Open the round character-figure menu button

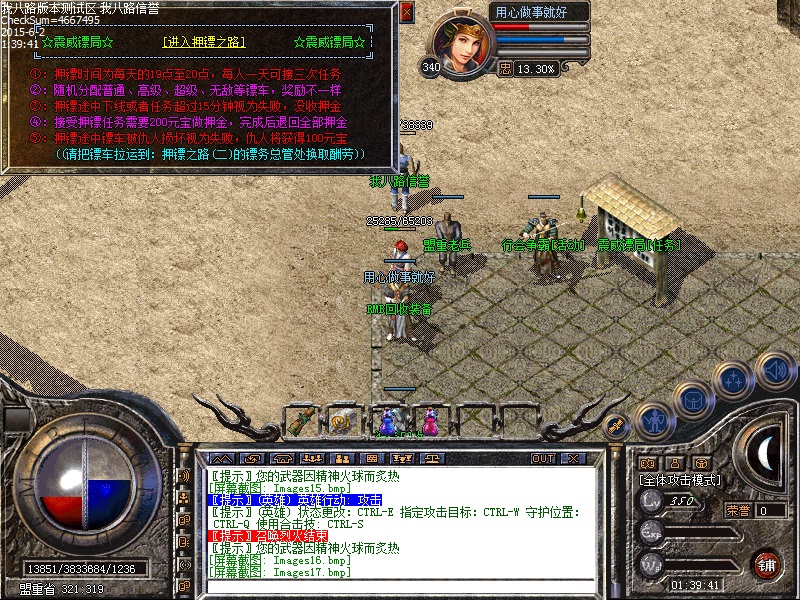pyautogui.click(x=653, y=421)
